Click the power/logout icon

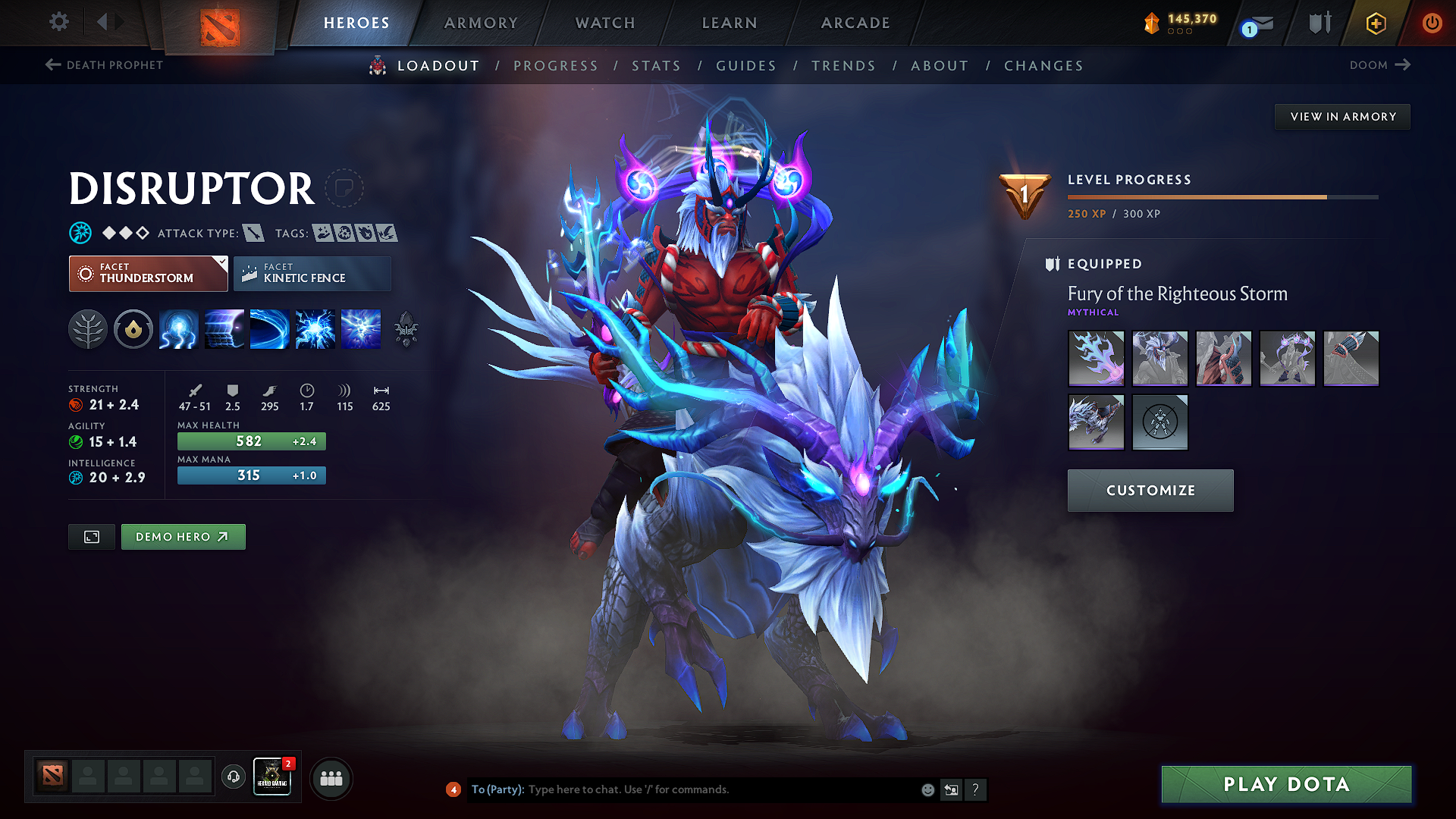[1432, 23]
